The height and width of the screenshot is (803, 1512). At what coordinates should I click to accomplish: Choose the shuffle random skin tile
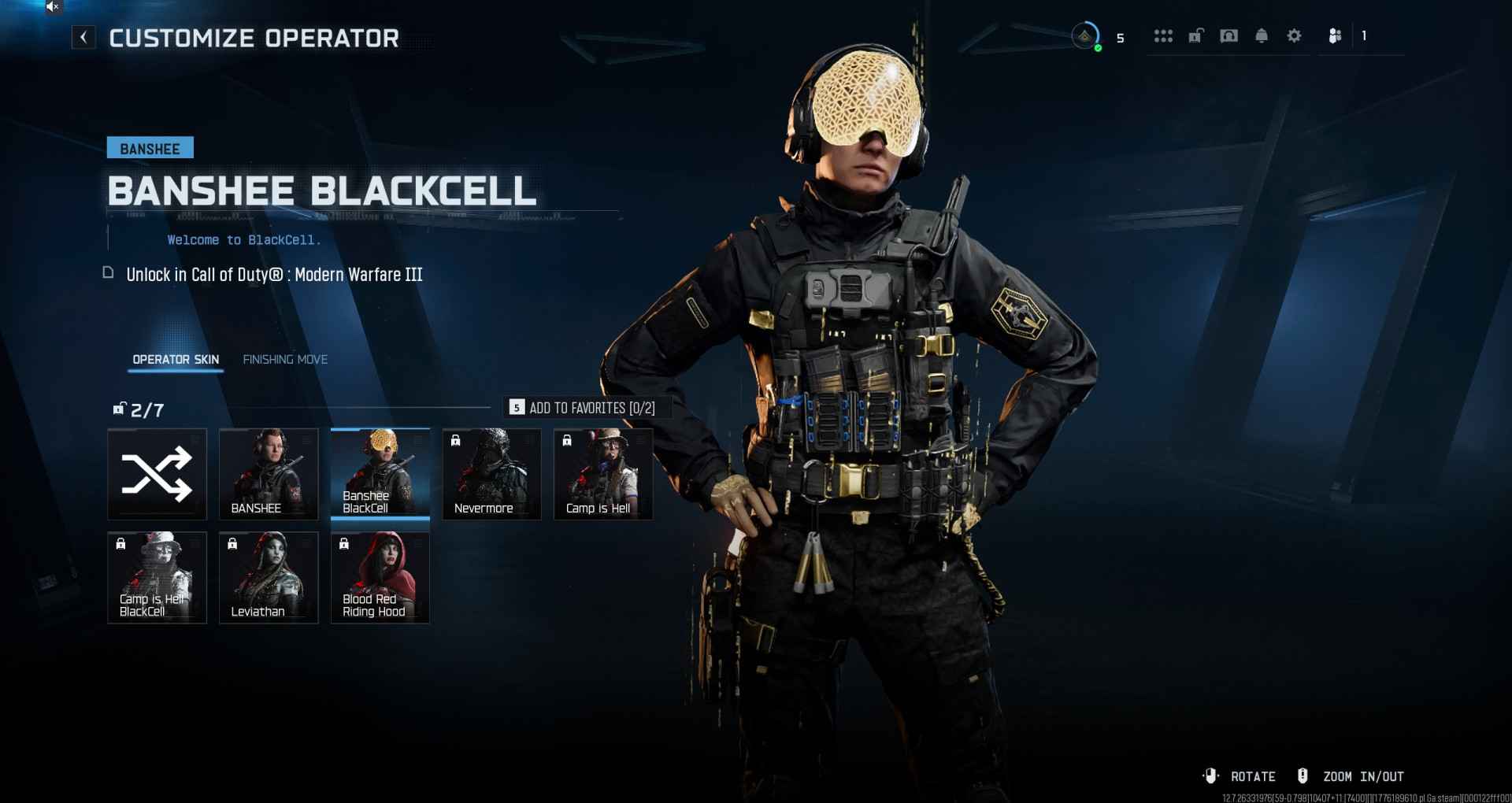(157, 474)
